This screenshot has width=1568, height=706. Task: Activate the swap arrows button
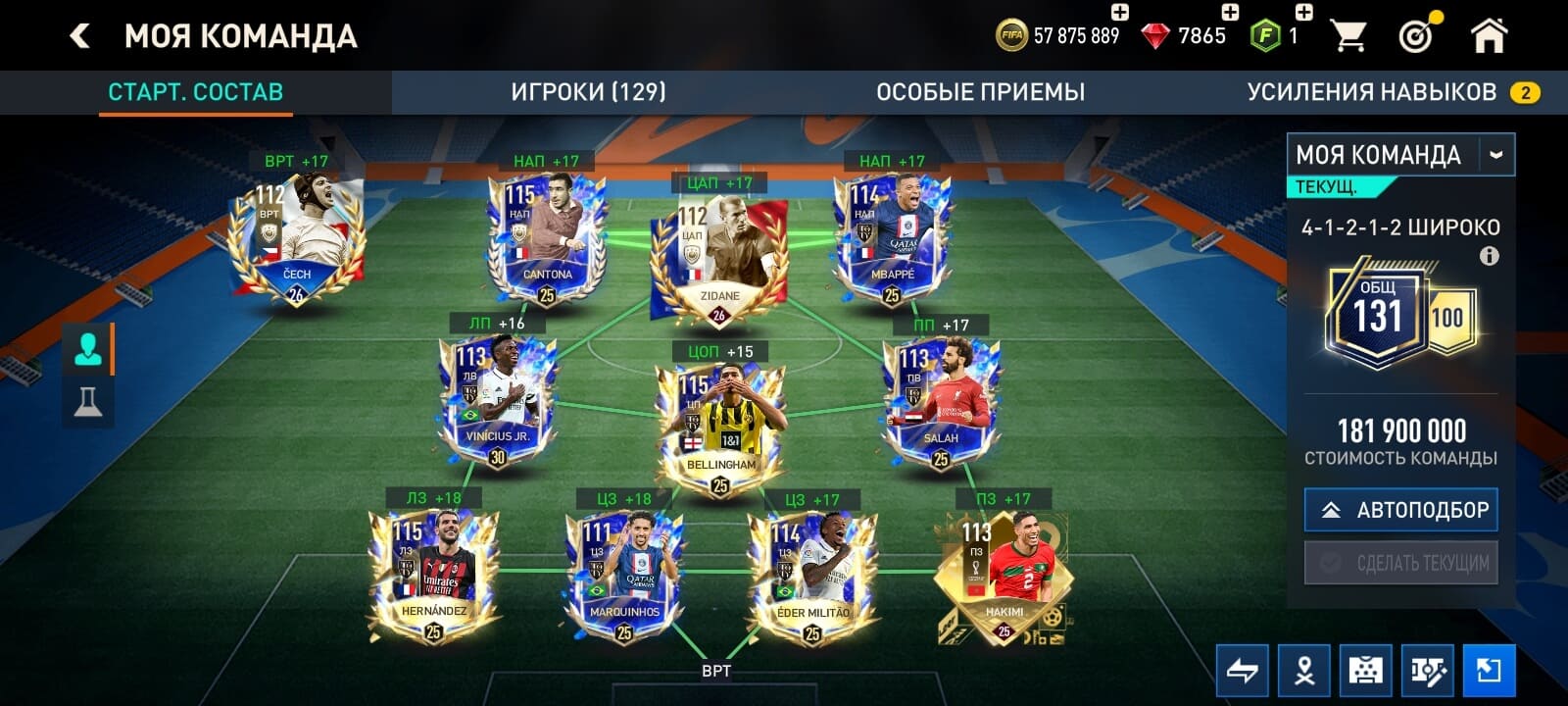1243,671
